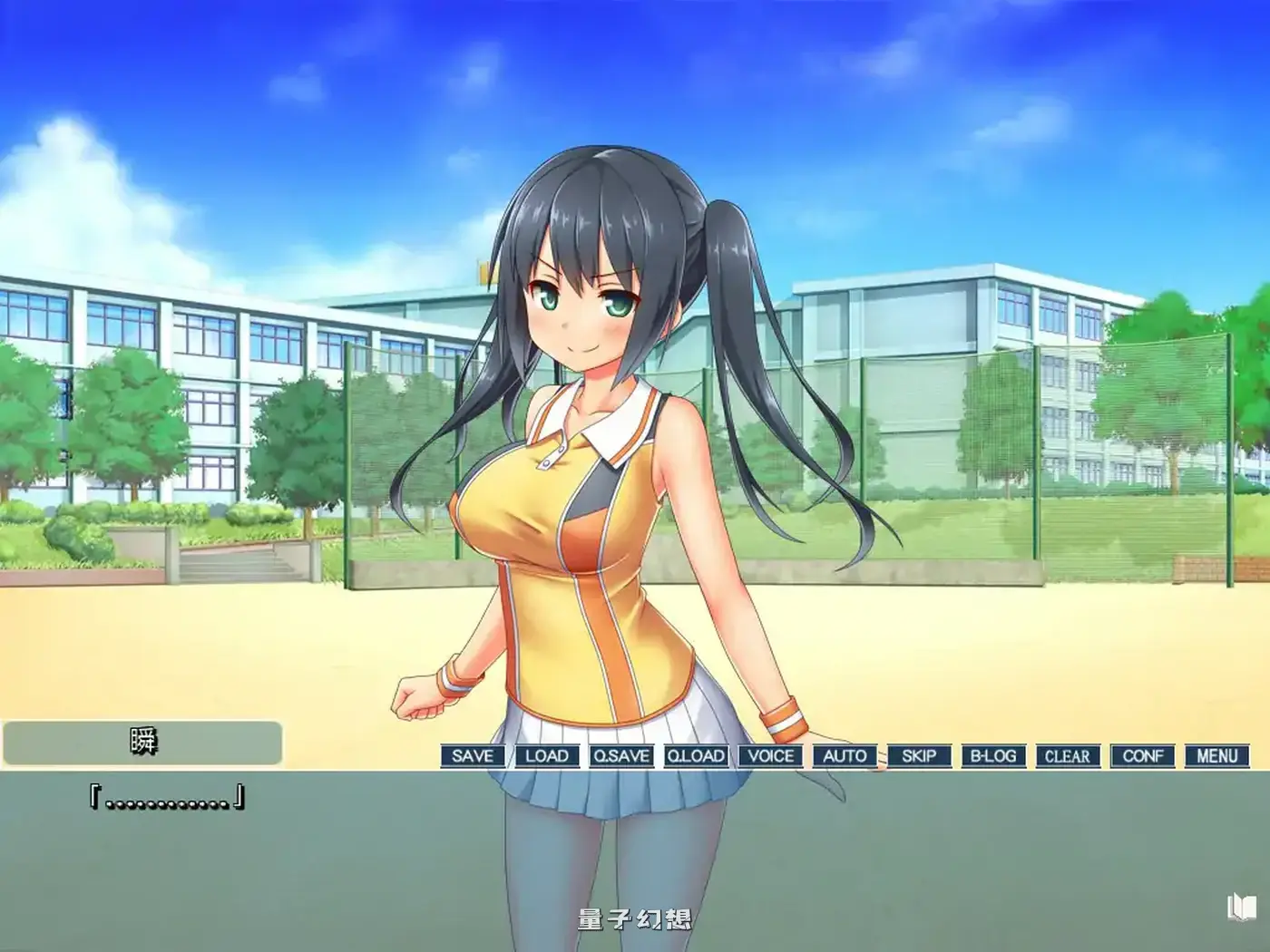The image size is (1270, 952).
Task: Replay the voice line via VOICE
Action: click(770, 755)
